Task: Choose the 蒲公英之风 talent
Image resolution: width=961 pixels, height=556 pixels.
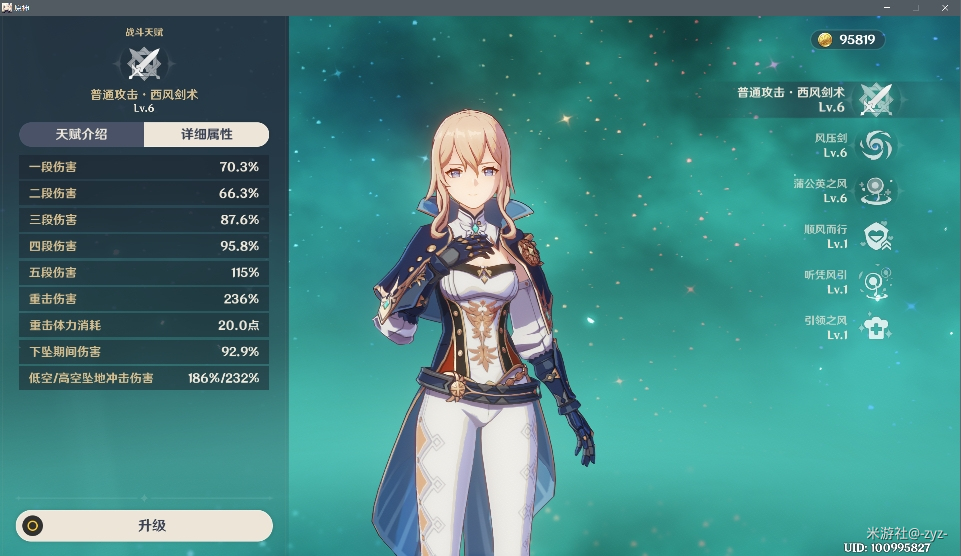Action: coord(877,190)
